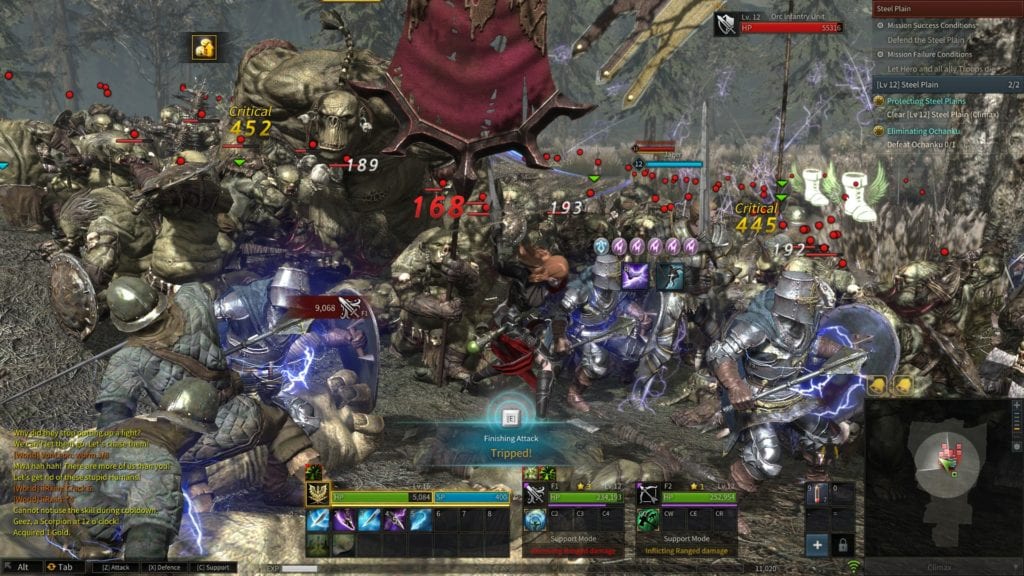Click the gold coin buff icon

(205, 46)
